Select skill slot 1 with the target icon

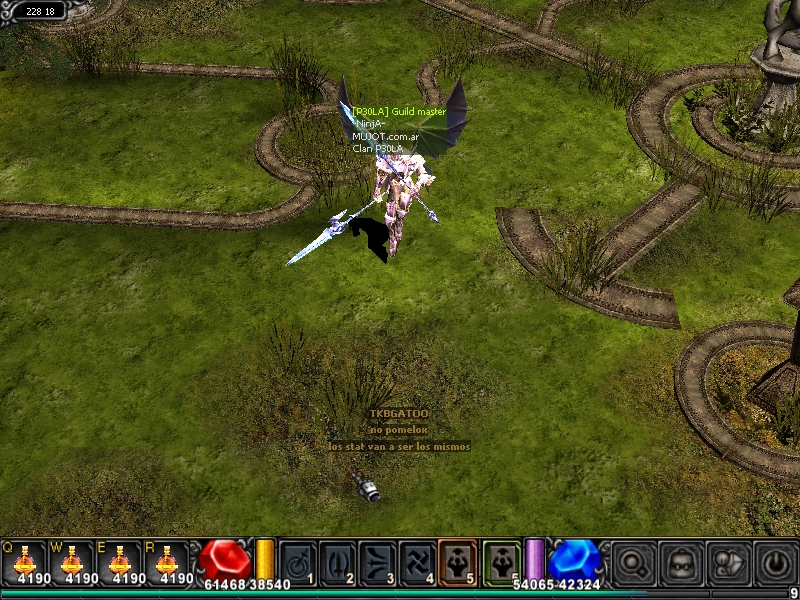[297, 562]
